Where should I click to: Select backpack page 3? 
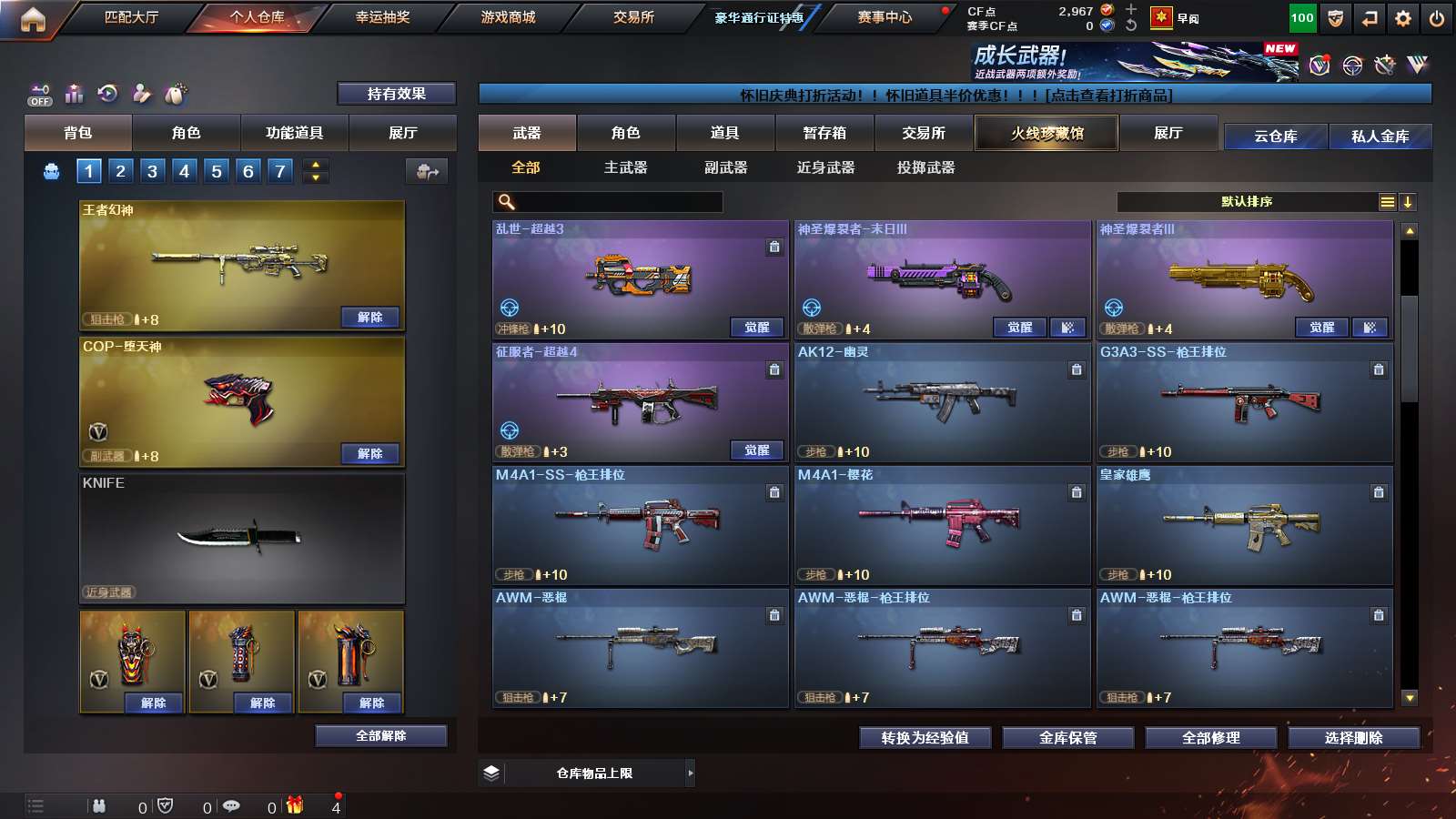(x=151, y=170)
